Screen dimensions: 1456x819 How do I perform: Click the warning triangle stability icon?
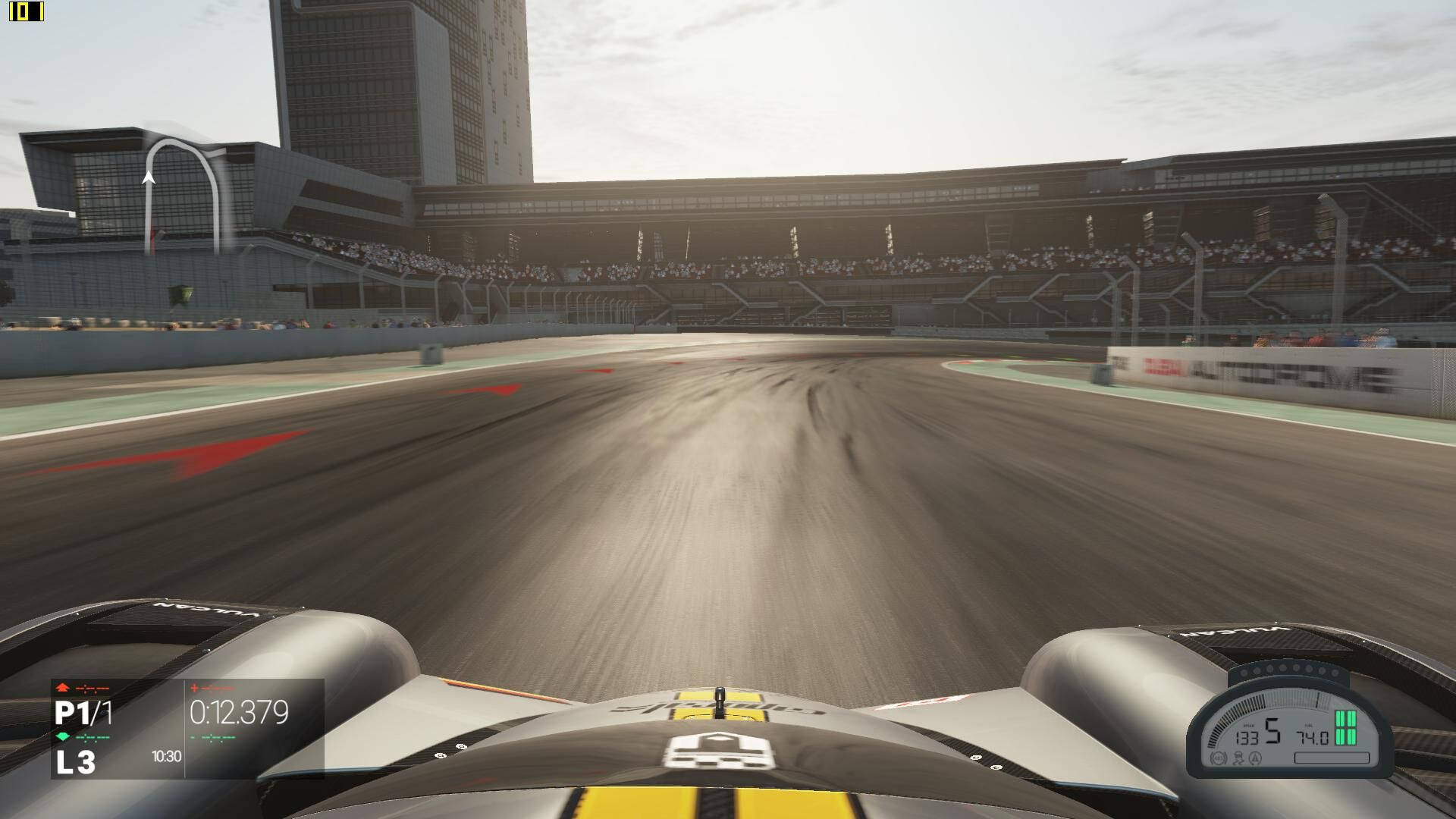(x=1255, y=758)
